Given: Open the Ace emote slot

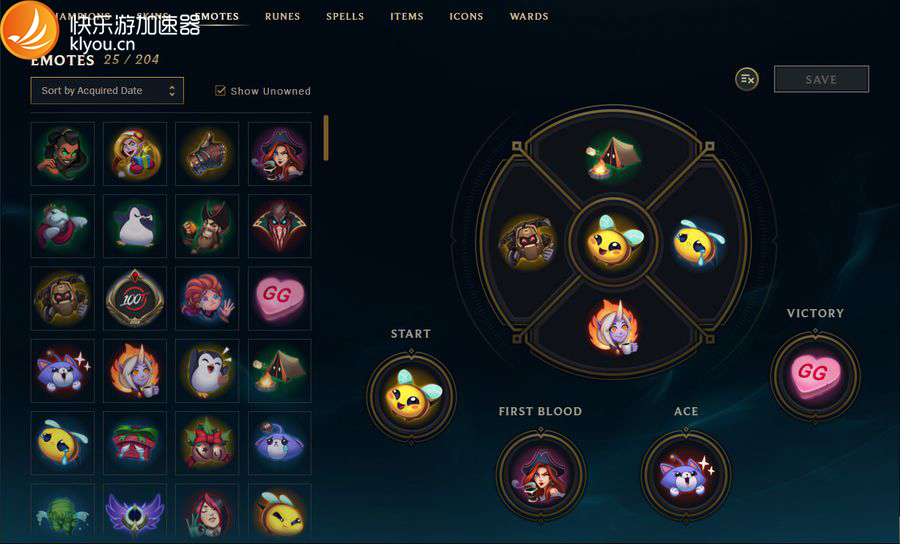Looking at the screenshot, I should (x=685, y=474).
